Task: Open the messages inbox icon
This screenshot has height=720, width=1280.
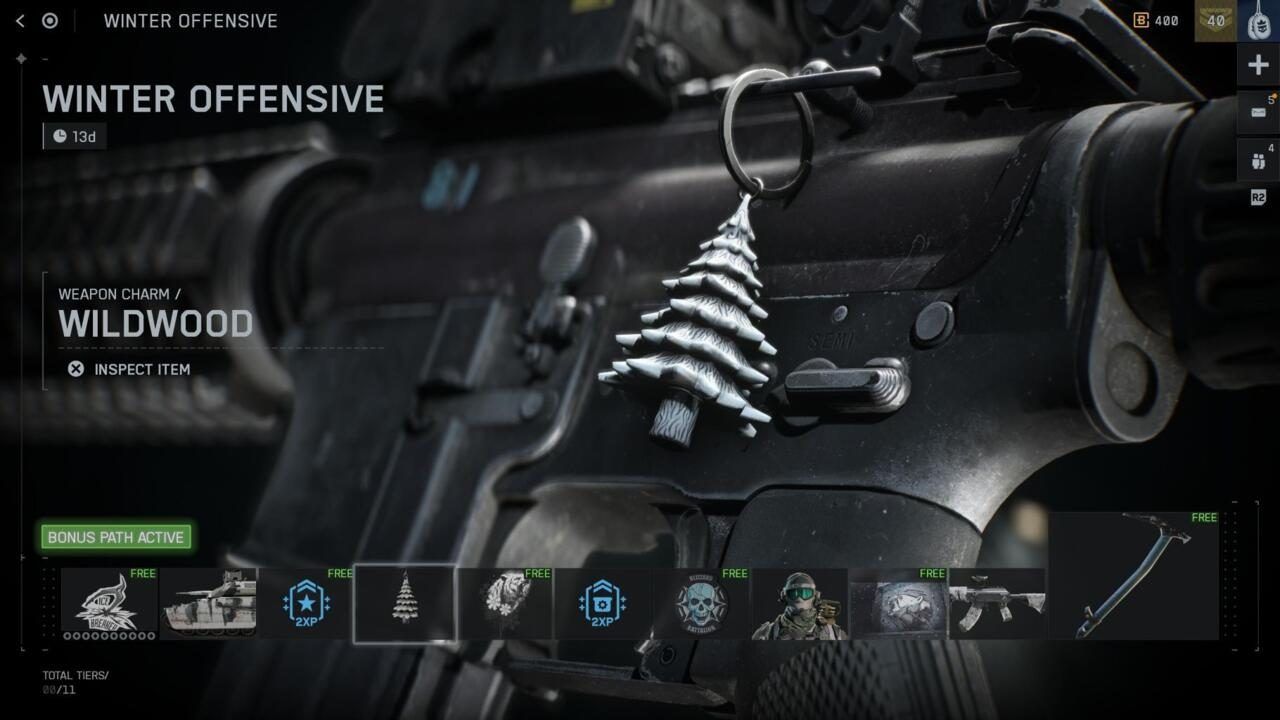Action: [x=1258, y=112]
